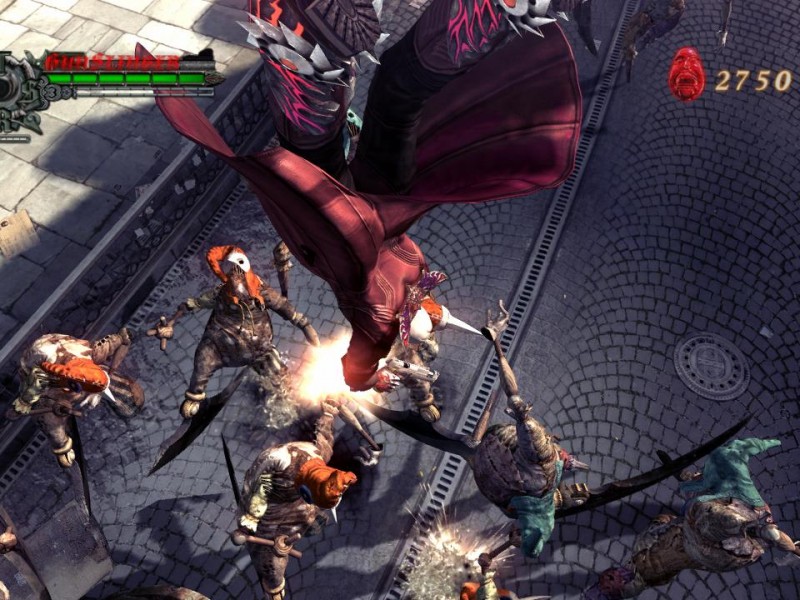Click the ornate style emblem beside the health bar

point(20,97)
